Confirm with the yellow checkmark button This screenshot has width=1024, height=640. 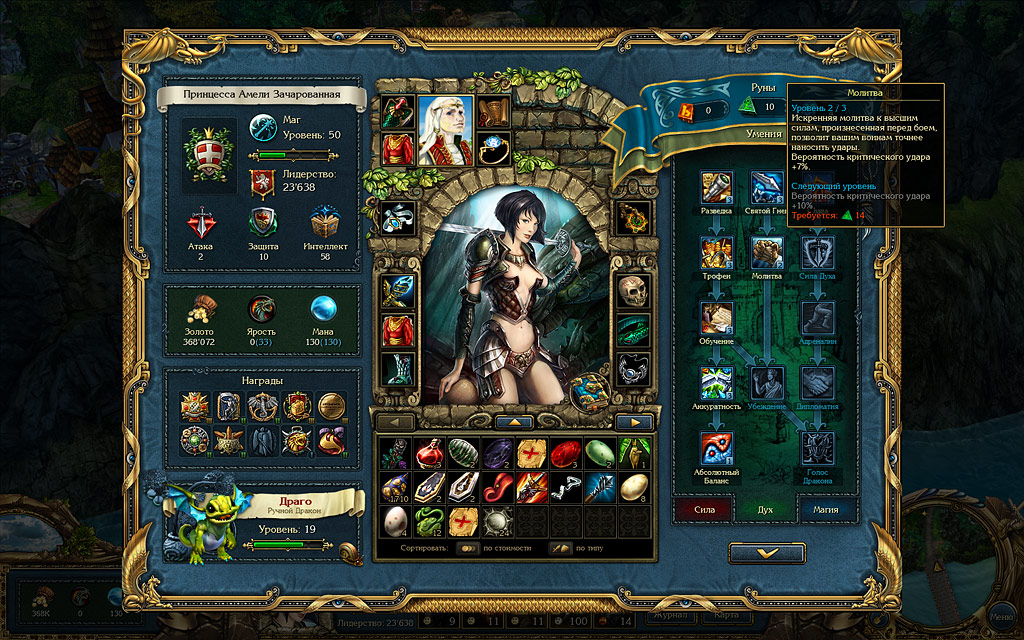(x=767, y=552)
